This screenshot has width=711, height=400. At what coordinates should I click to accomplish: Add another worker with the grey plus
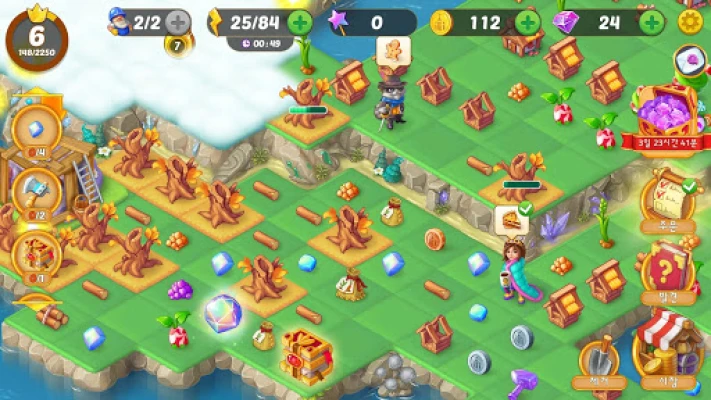pos(177,21)
